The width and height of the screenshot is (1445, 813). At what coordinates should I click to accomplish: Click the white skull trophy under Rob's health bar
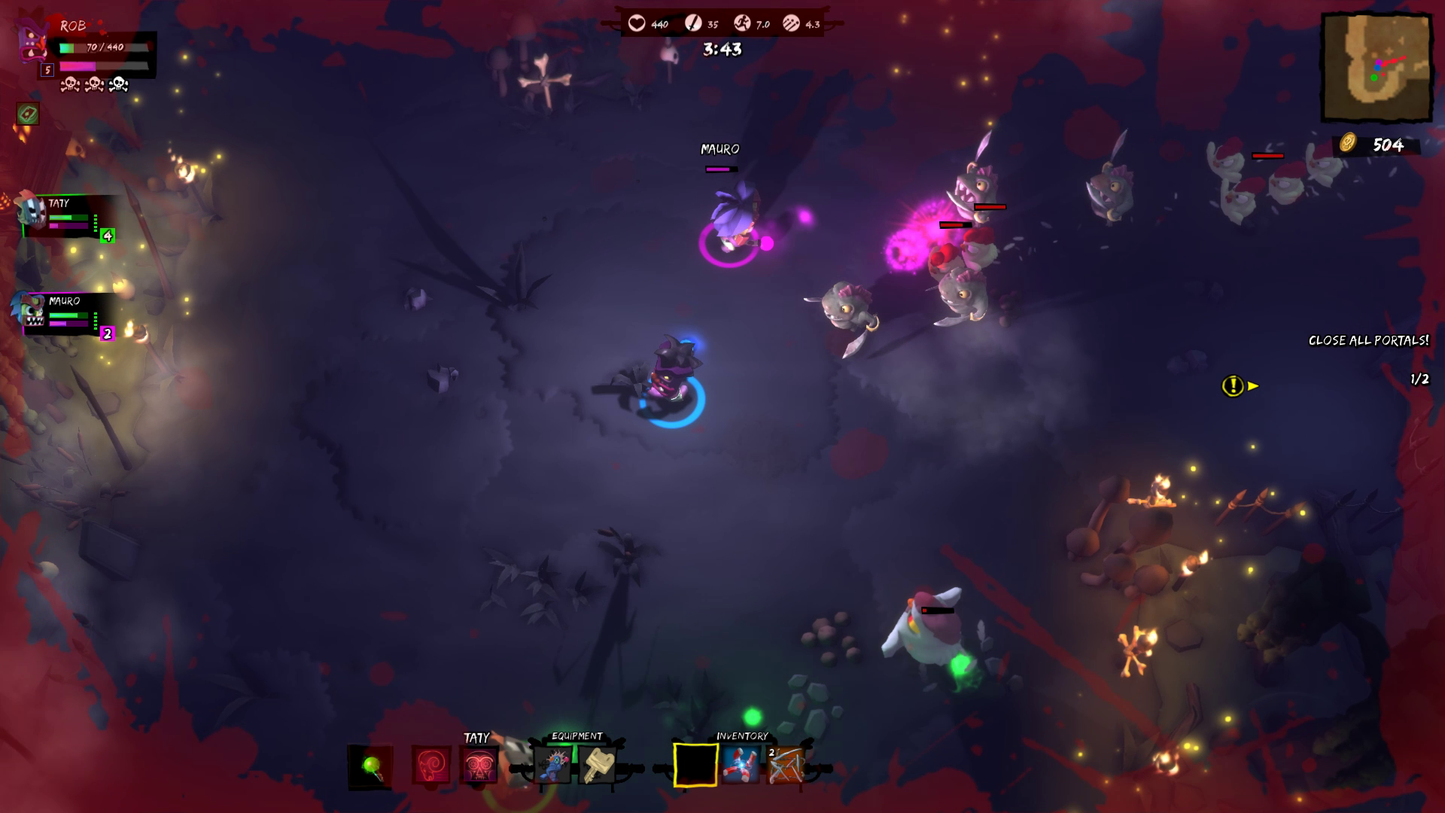119,84
